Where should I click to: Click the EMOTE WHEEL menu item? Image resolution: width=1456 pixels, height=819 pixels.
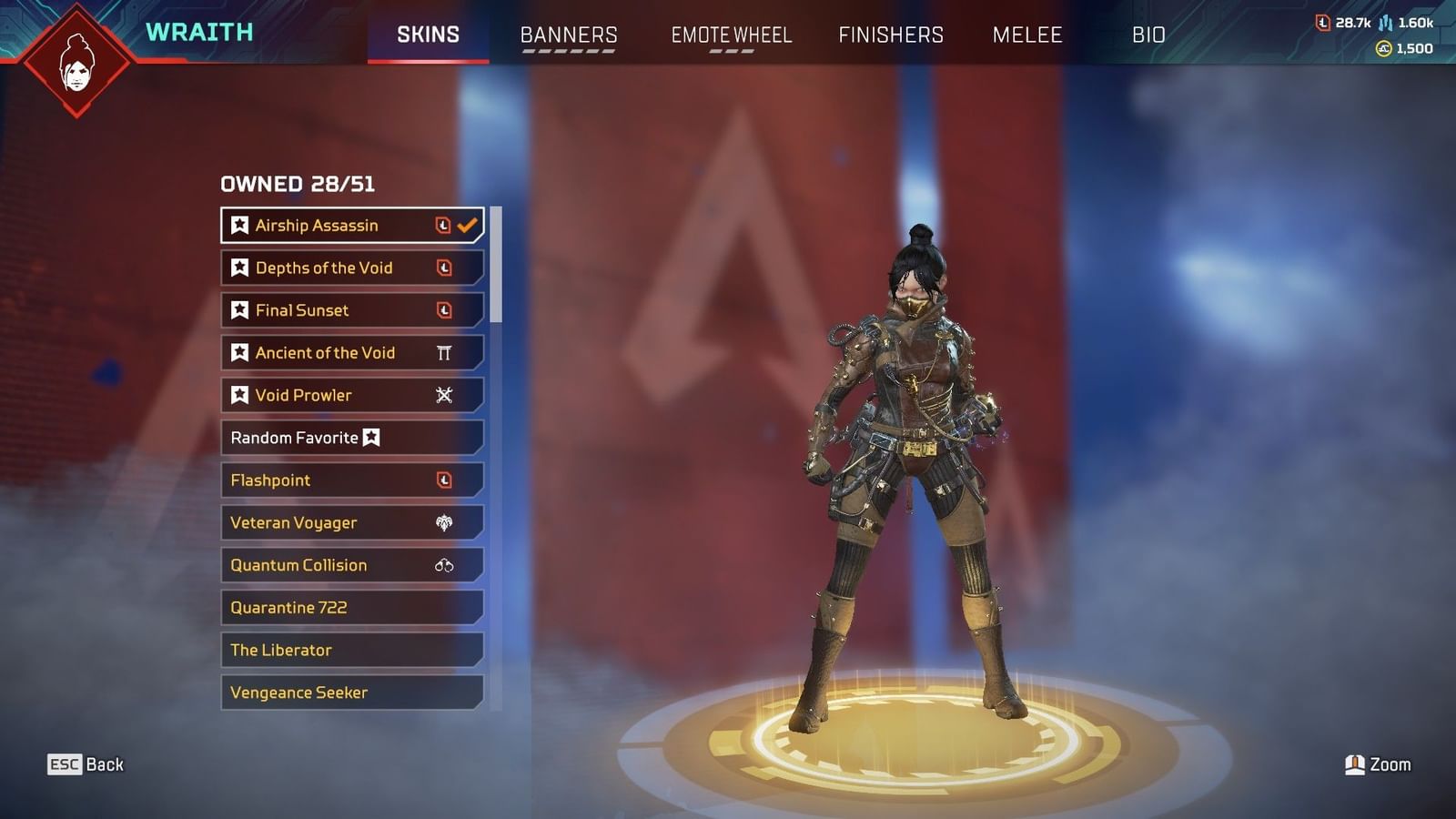[731, 35]
